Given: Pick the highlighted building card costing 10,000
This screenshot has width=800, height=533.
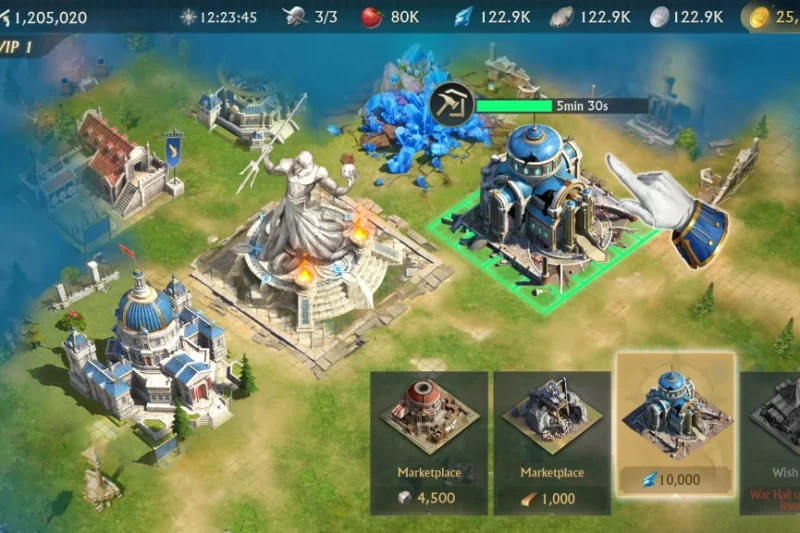Looking at the screenshot, I should [676, 424].
